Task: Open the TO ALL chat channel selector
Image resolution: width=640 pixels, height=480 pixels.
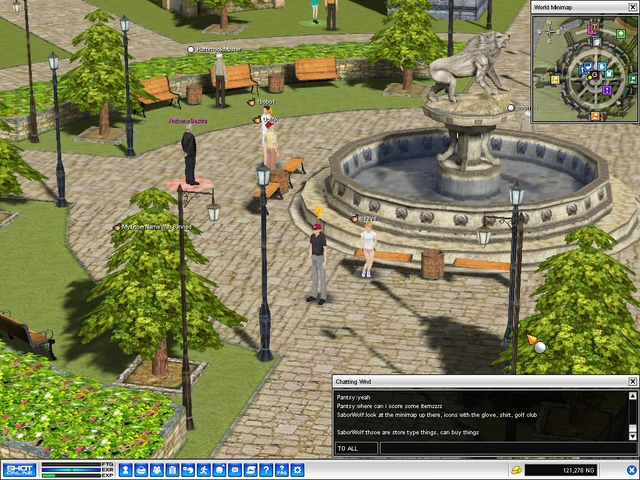Action: [x=356, y=448]
